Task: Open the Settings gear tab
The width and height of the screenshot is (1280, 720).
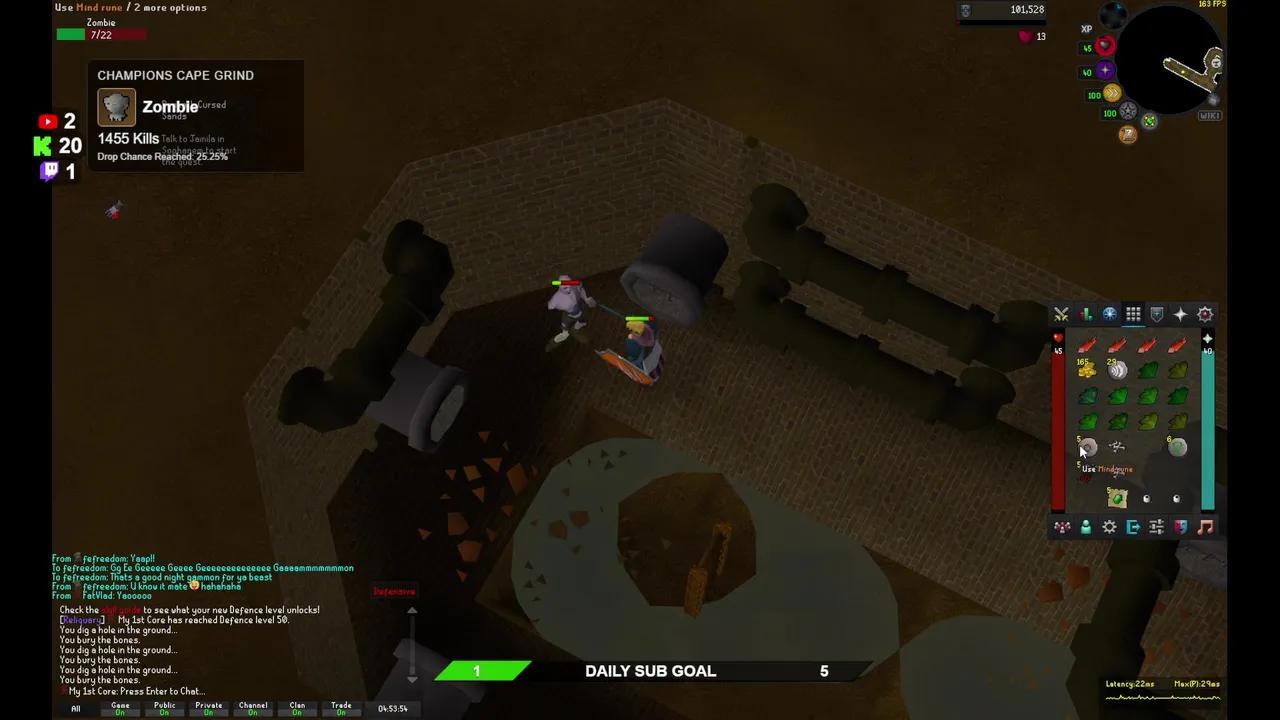Action: (x=1109, y=527)
